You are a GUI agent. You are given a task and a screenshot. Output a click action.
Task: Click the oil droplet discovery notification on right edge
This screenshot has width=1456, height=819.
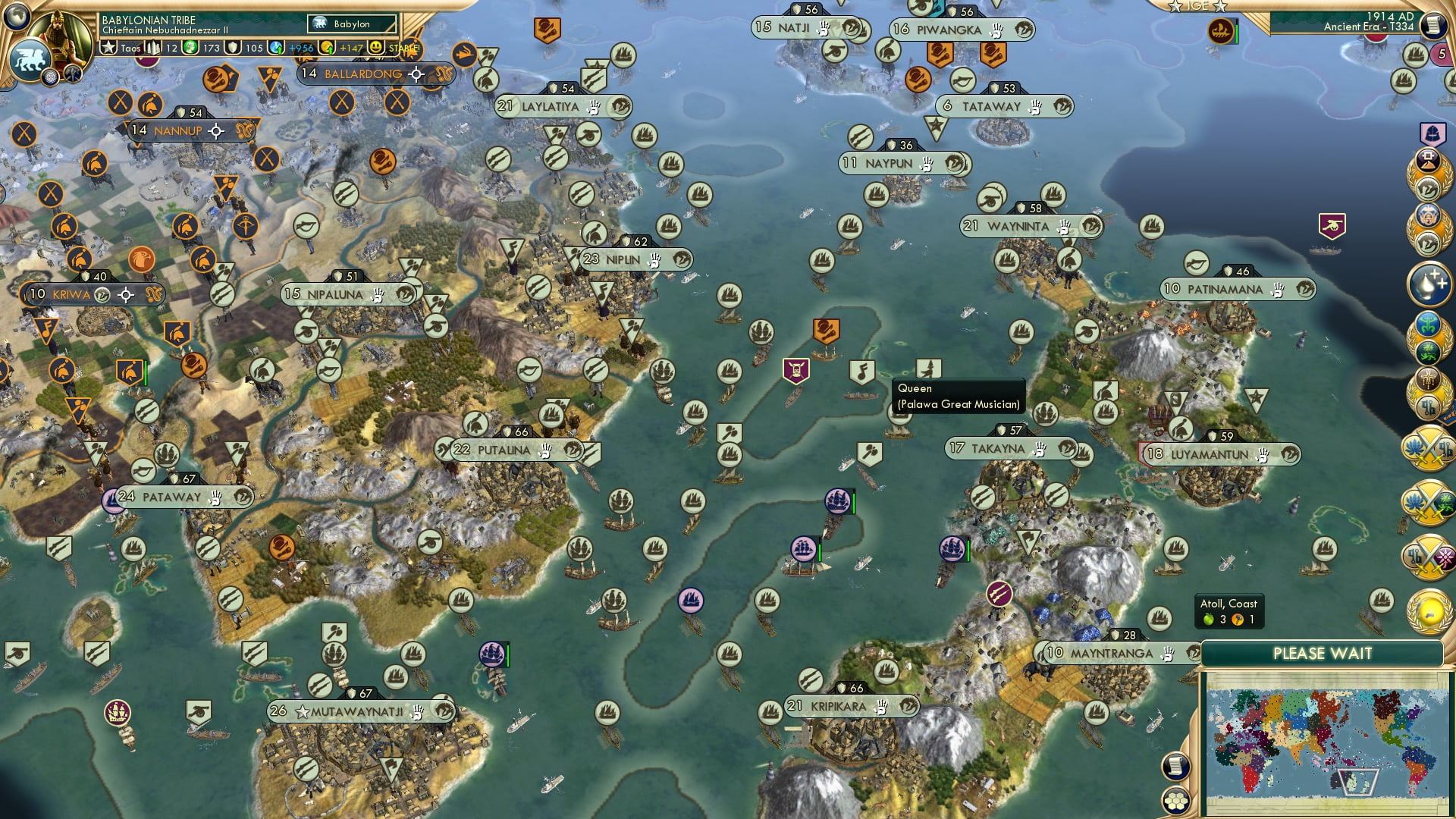click(x=1429, y=284)
